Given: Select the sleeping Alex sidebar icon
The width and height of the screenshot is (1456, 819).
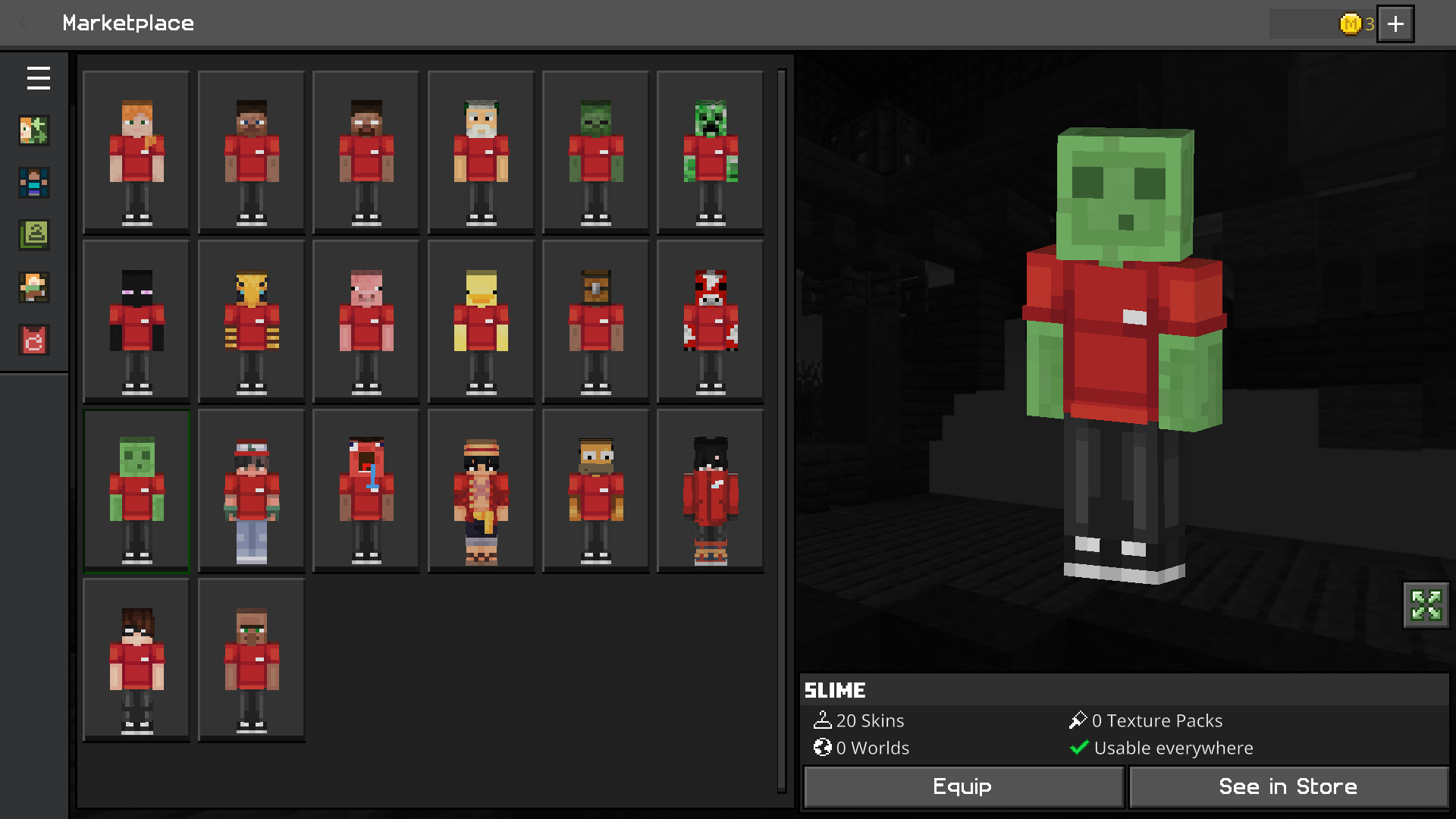Looking at the screenshot, I should [33, 287].
